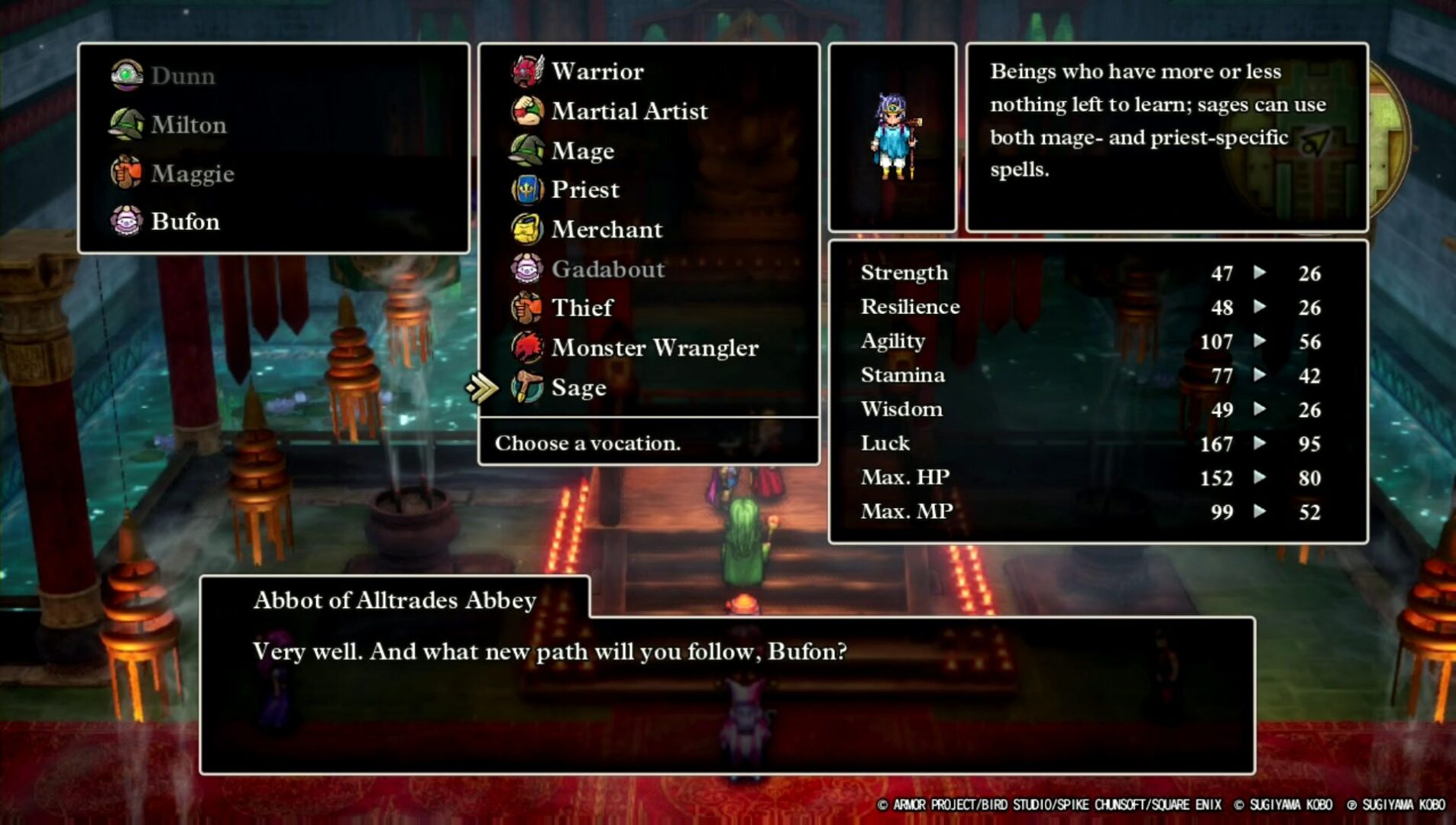This screenshot has width=1456, height=825.
Task: Select Monster Wrangler vocation
Action: pyautogui.click(x=655, y=348)
